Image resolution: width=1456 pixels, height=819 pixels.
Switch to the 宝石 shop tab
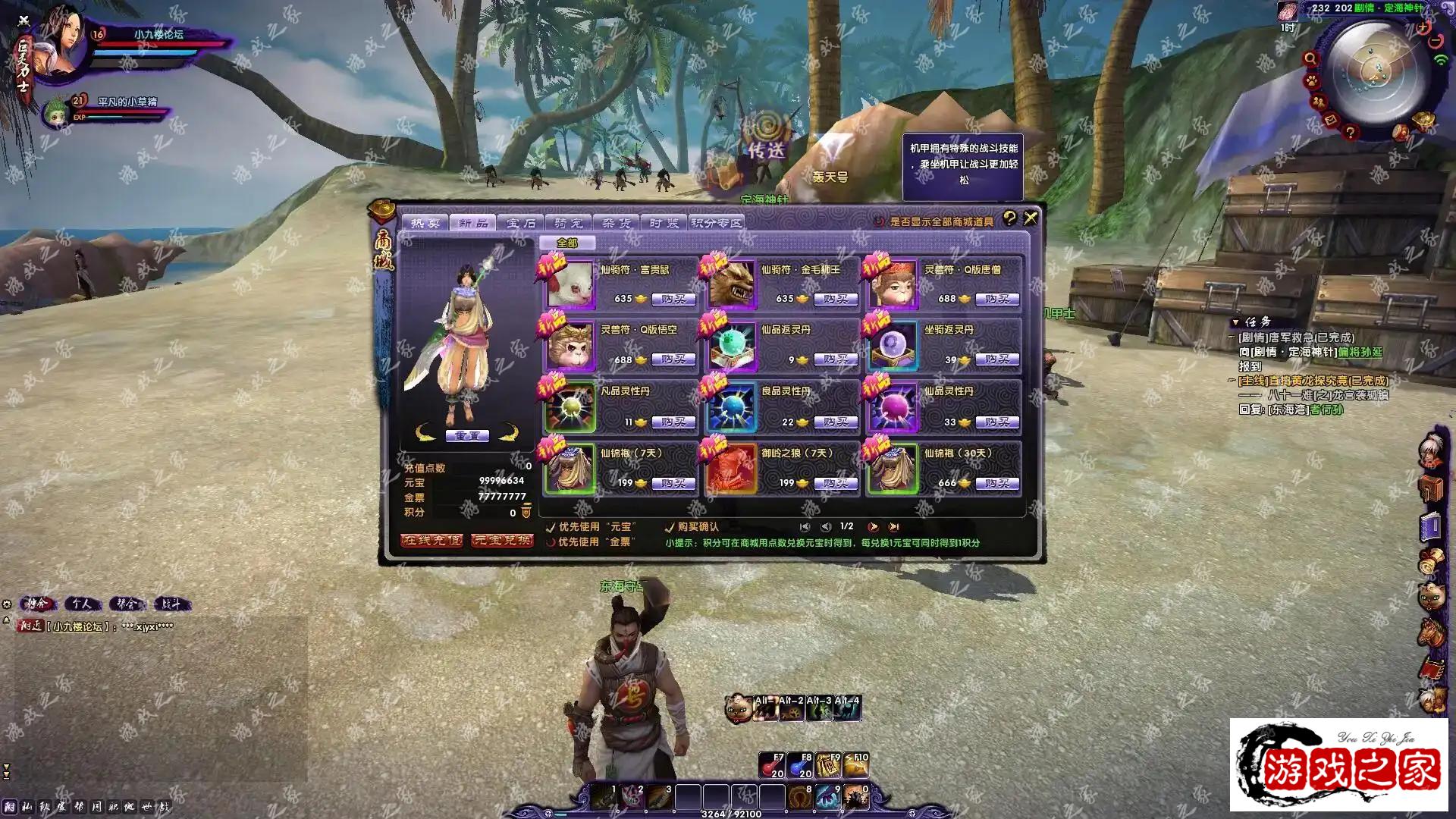pos(521,223)
